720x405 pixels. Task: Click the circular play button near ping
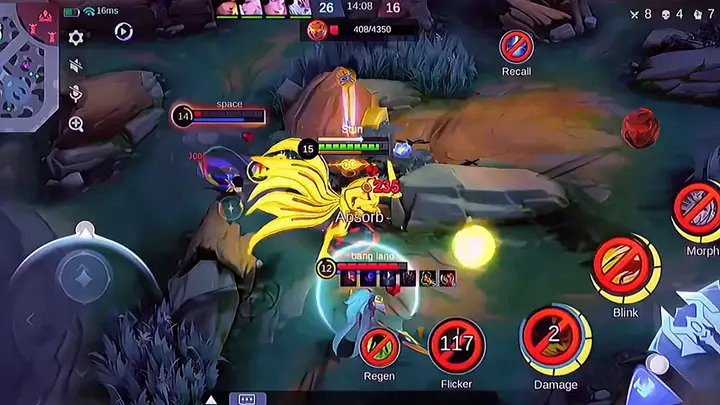coord(124,32)
